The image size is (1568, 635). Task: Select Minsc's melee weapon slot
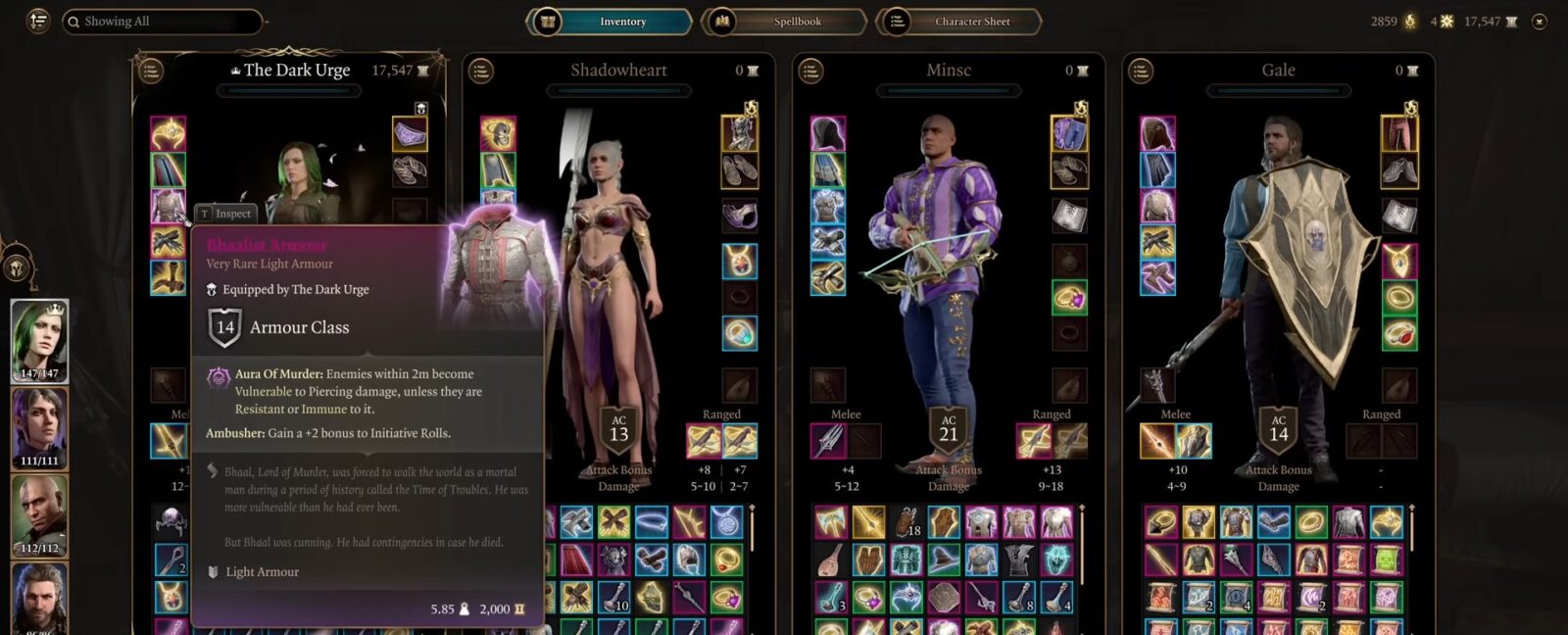click(828, 441)
